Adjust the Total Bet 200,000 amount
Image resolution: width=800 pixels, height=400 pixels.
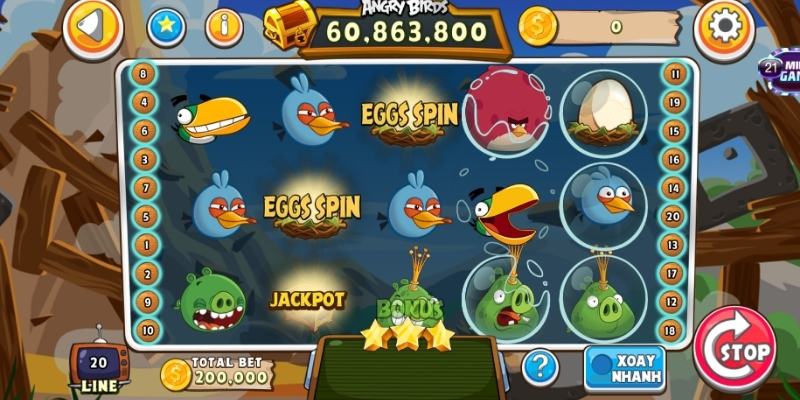(x=217, y=372)
